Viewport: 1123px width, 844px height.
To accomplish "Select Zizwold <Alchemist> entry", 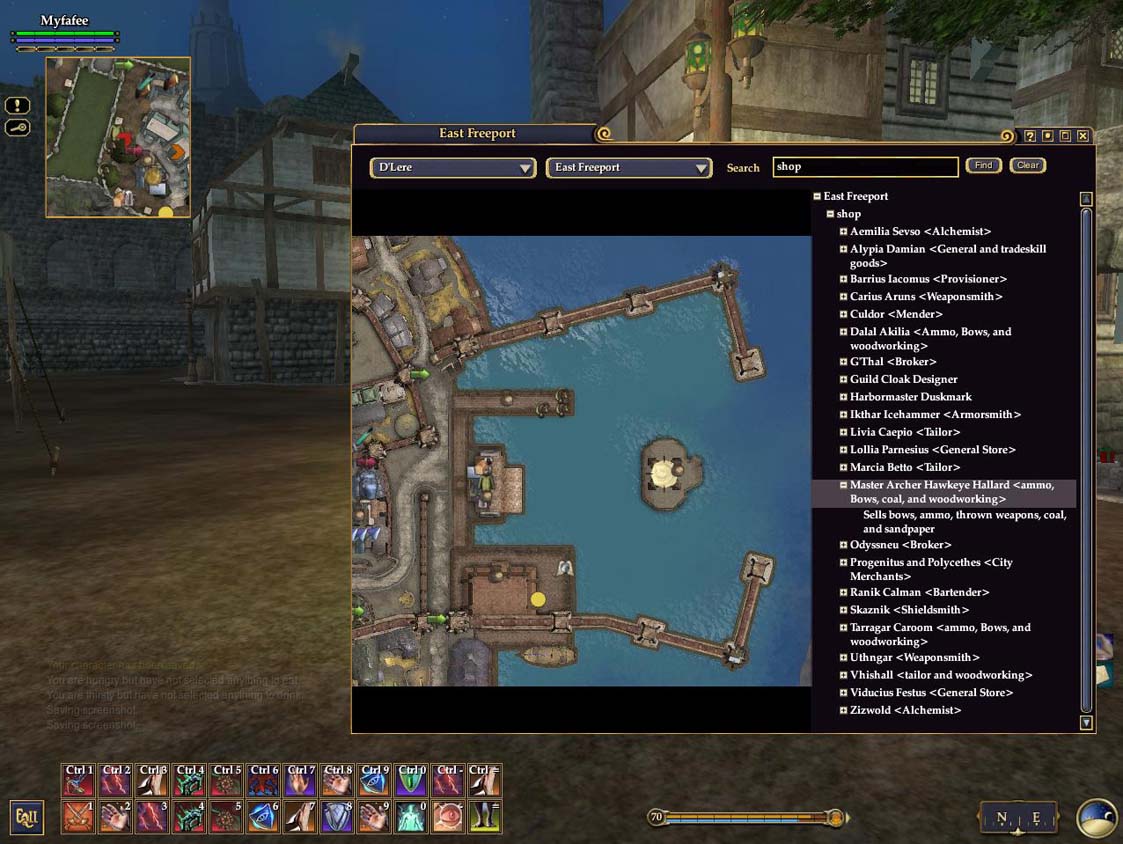I will (905, 711).
